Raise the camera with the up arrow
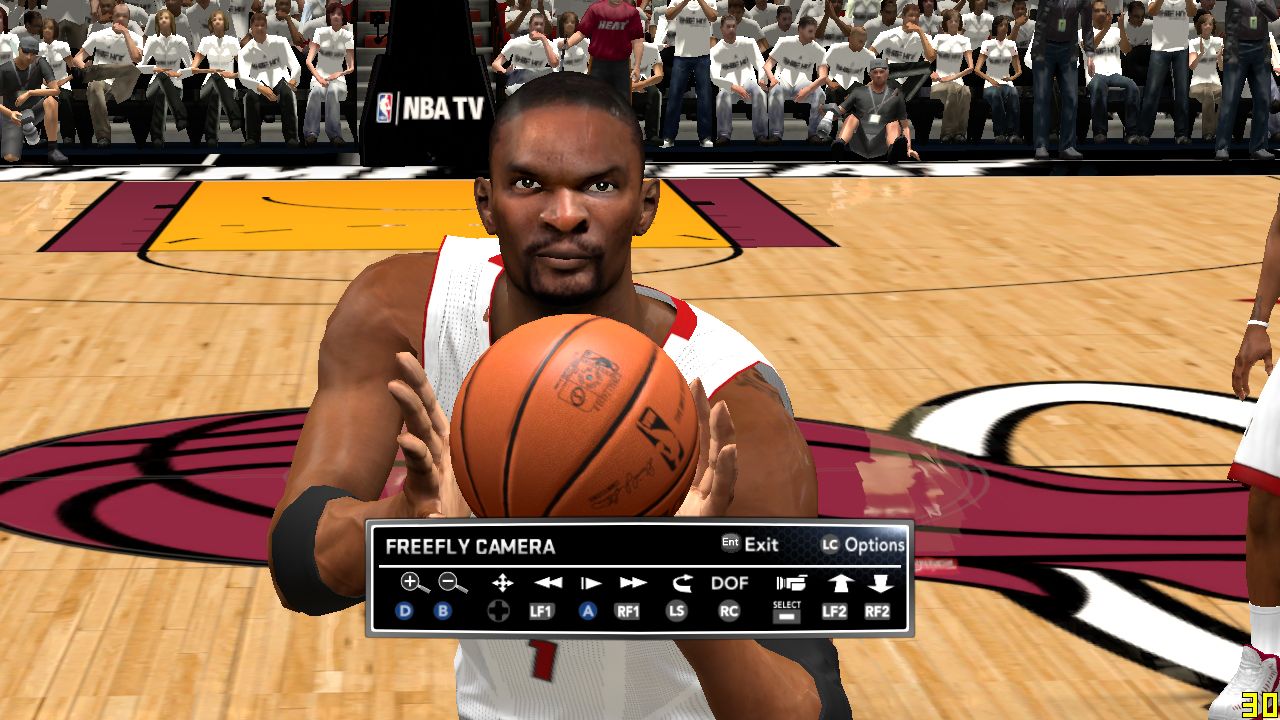This screenshot has width=1280, height=720. (838, 582)
